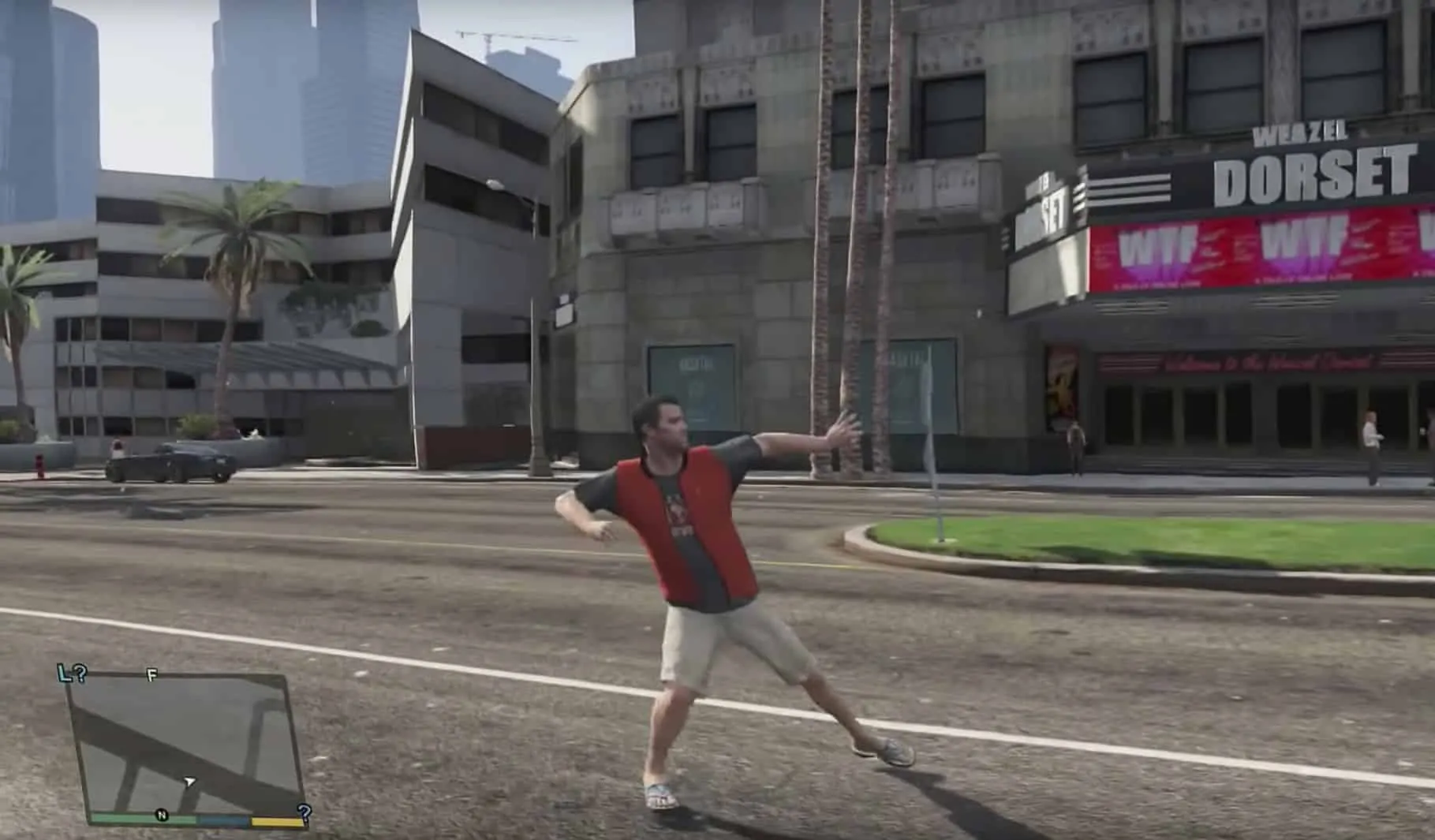Screen dimensions: 1435x840
Task: Click the red fire hydrant on the far sidewalk
Action: click(38, 464)
